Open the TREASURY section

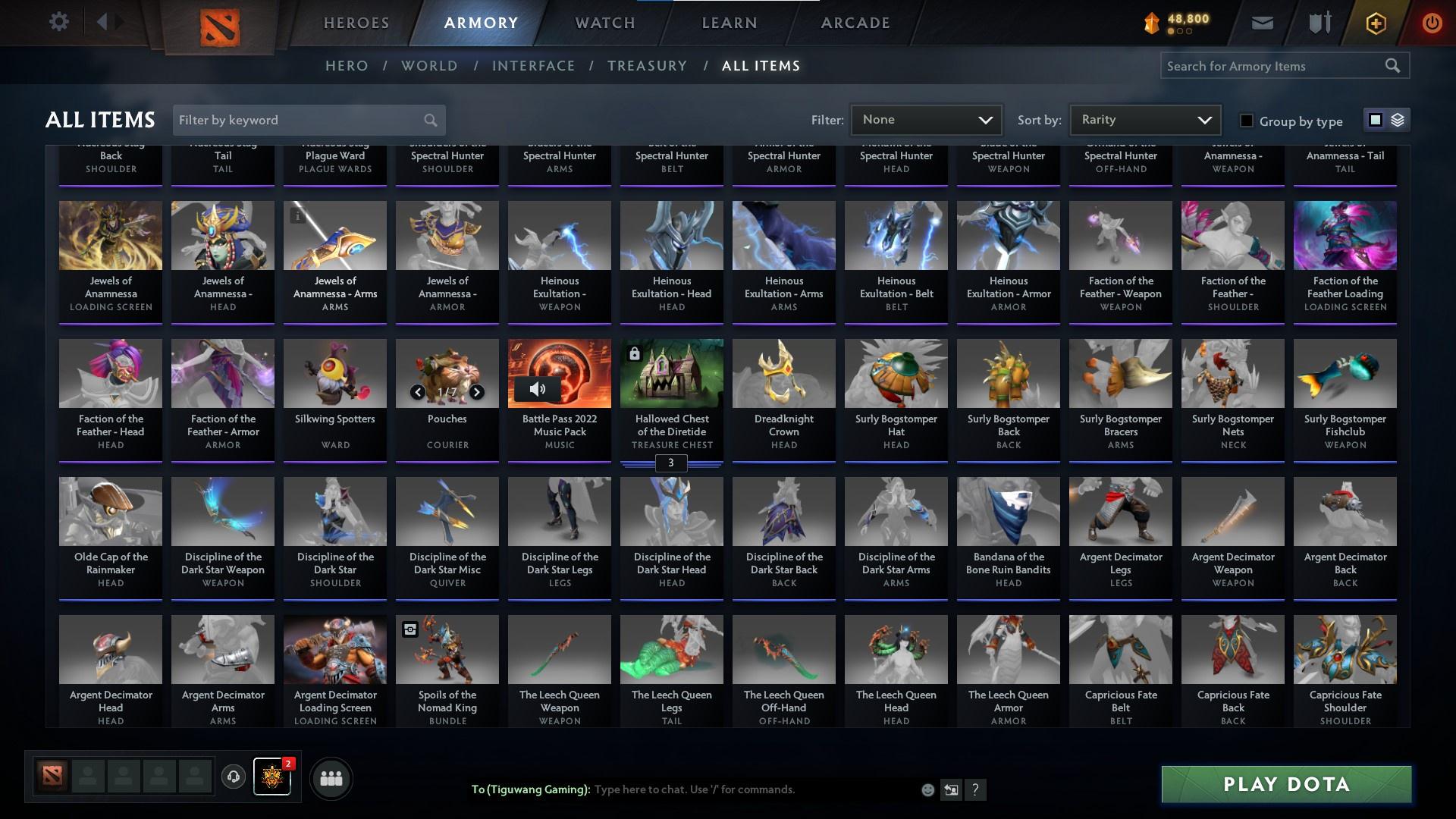point(647,66)
